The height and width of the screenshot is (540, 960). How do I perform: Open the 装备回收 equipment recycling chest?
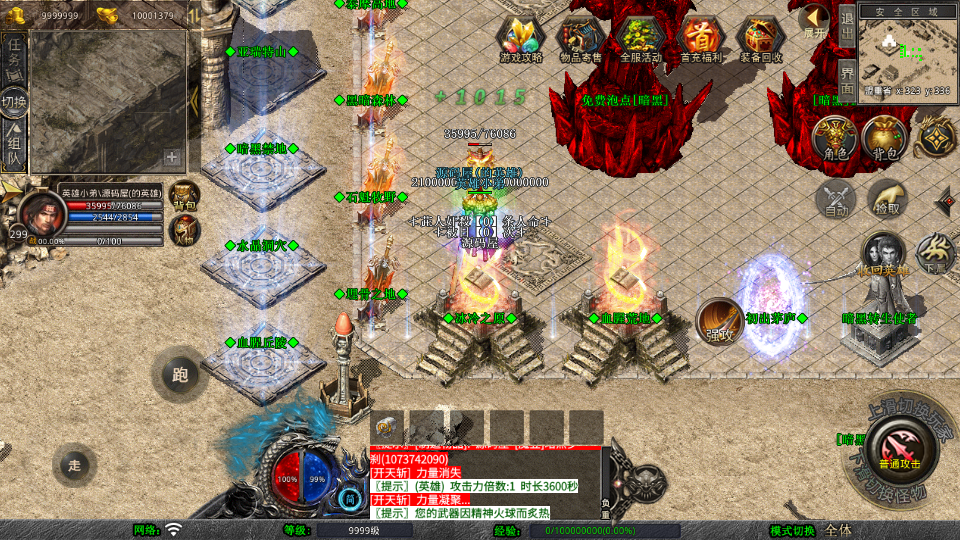761,38
